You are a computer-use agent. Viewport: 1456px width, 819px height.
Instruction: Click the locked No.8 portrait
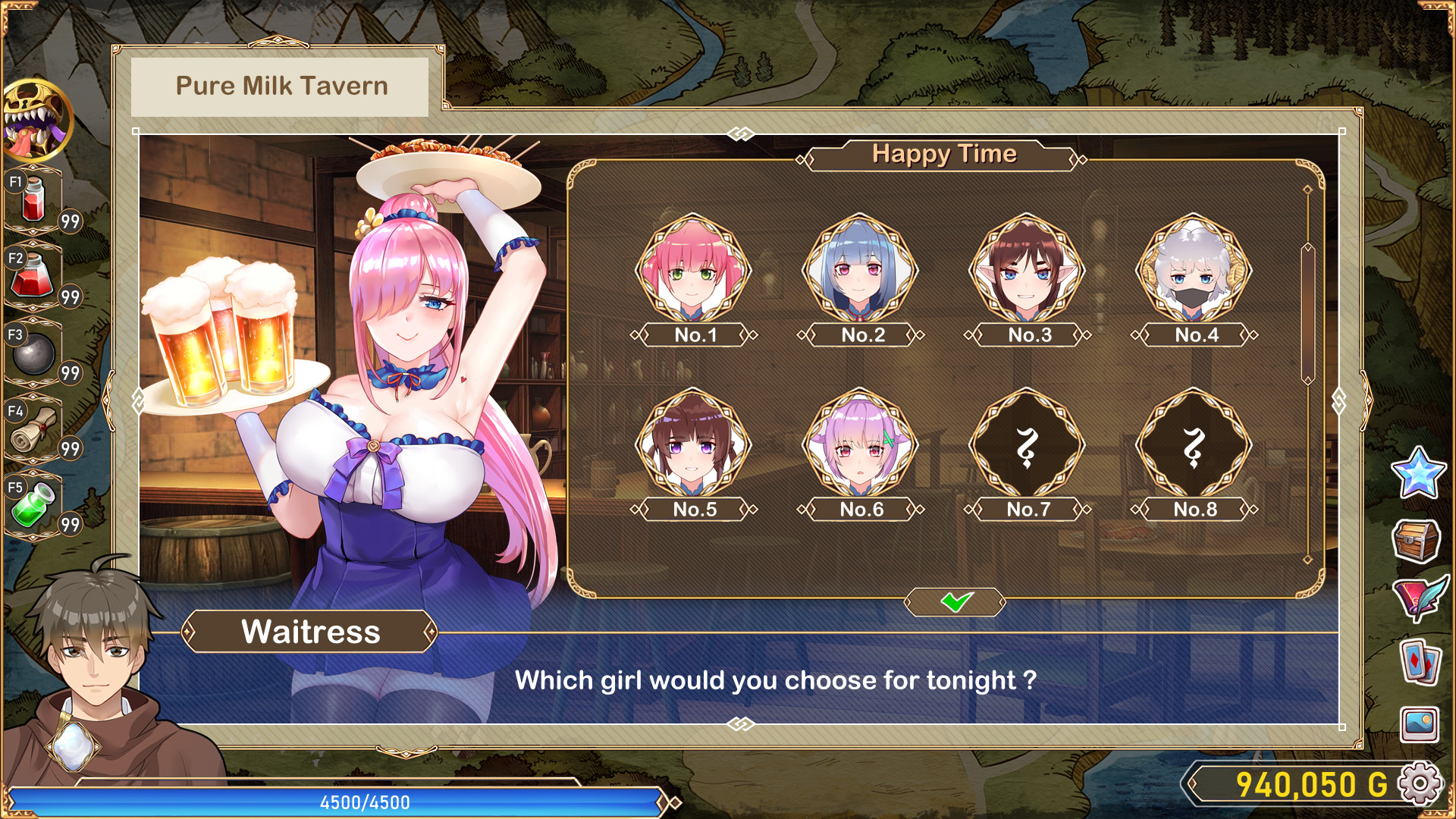pyautogui.click(x=1194, y=445)
